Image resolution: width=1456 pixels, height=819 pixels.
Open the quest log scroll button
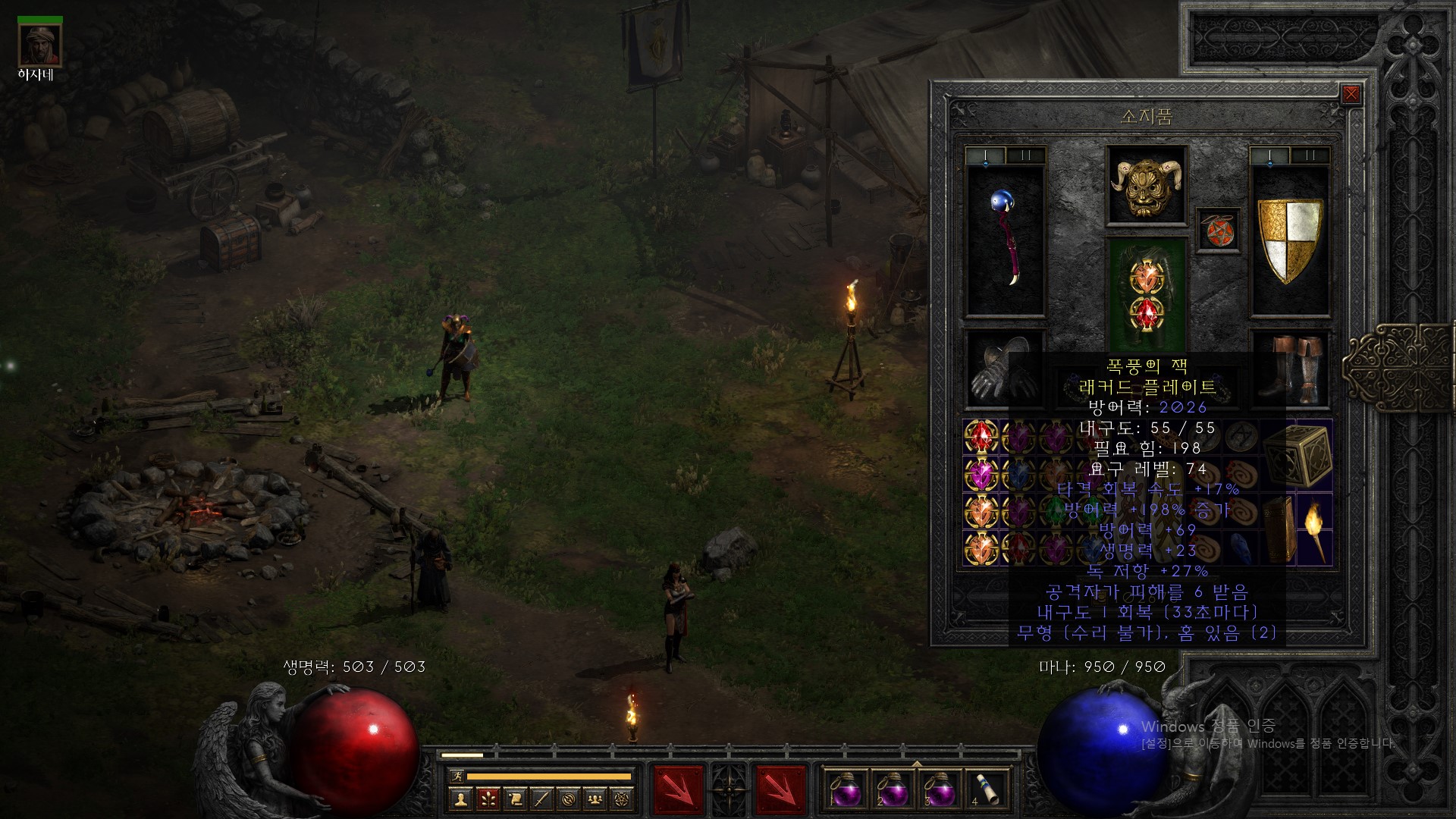(x=516, y=799)
